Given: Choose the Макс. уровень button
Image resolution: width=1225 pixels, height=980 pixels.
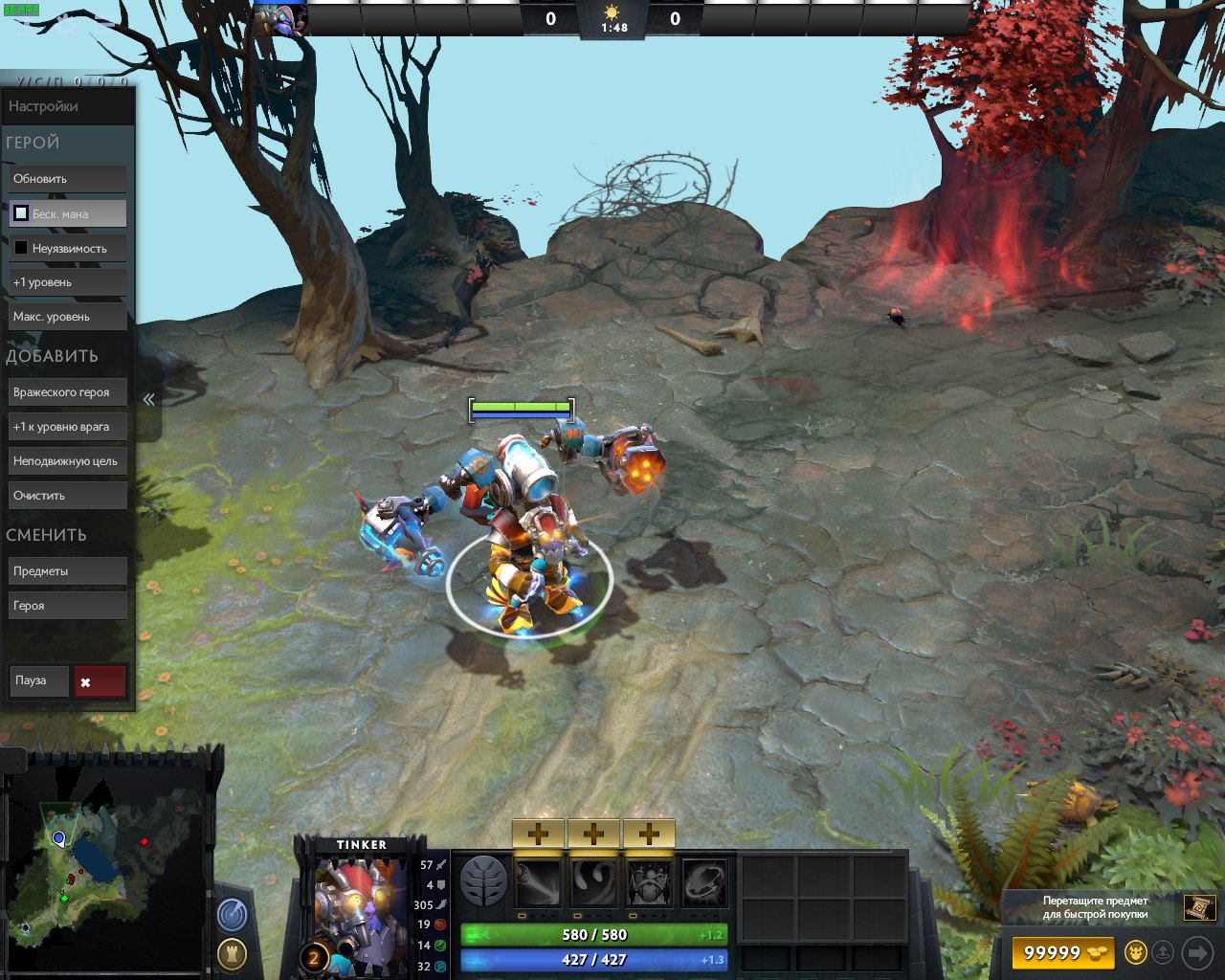Looking at the screenshot, I should (67, 317).
